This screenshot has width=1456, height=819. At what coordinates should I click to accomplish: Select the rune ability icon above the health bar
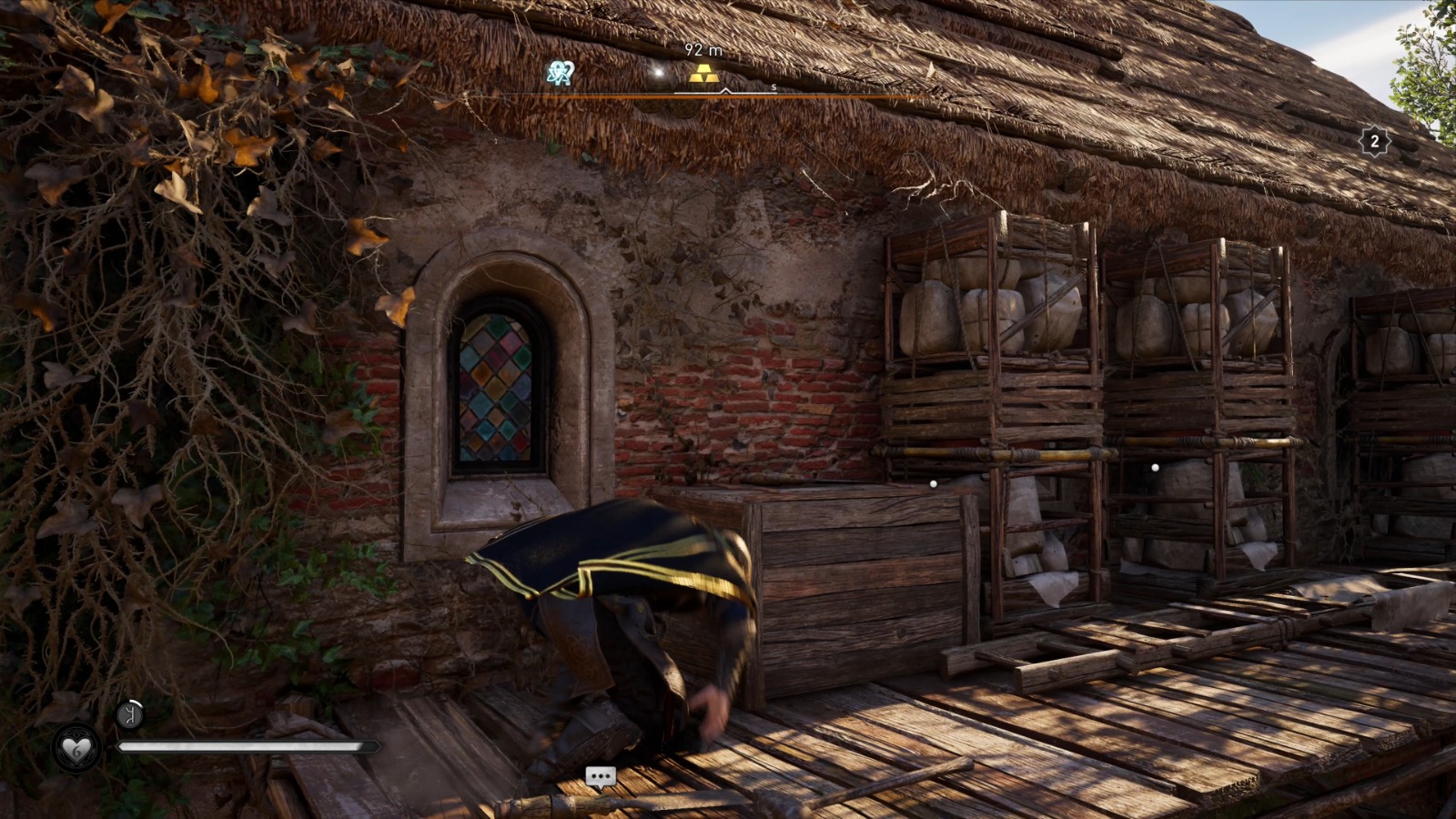pyautogui.click(x=131, y=714)
